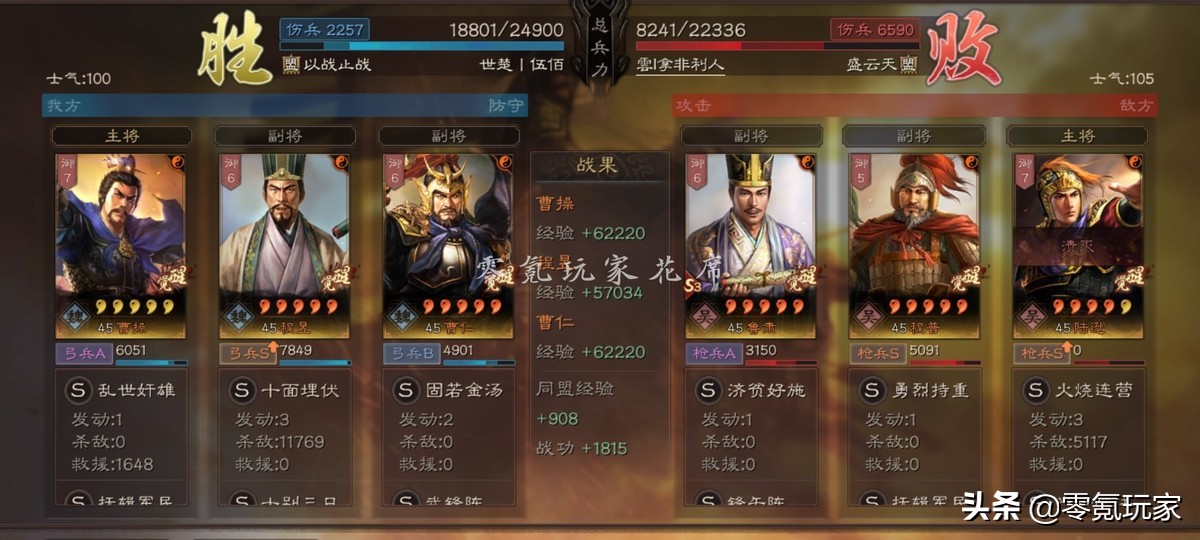1200x540 pixels.
Task: Click 曹操's 弓兵A troop badge
Action: pyautogui.click(x=83, y=353)
